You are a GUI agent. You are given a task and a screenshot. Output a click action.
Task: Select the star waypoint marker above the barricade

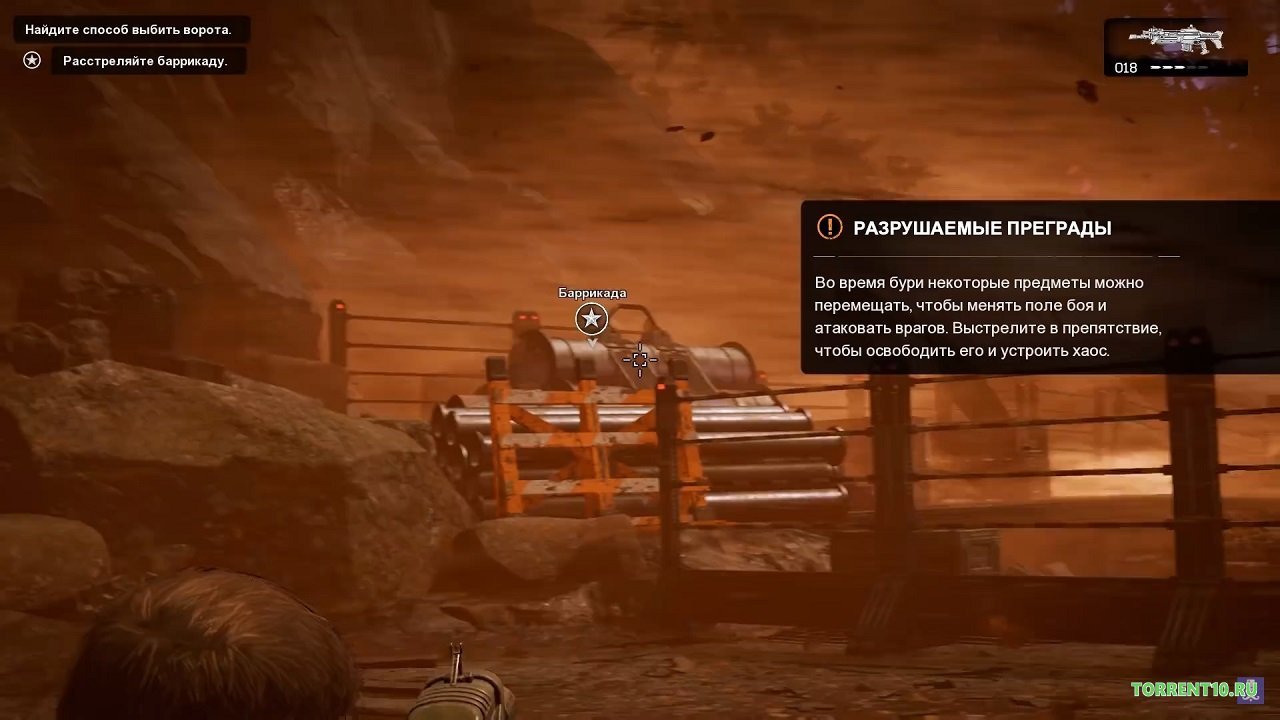591,319
